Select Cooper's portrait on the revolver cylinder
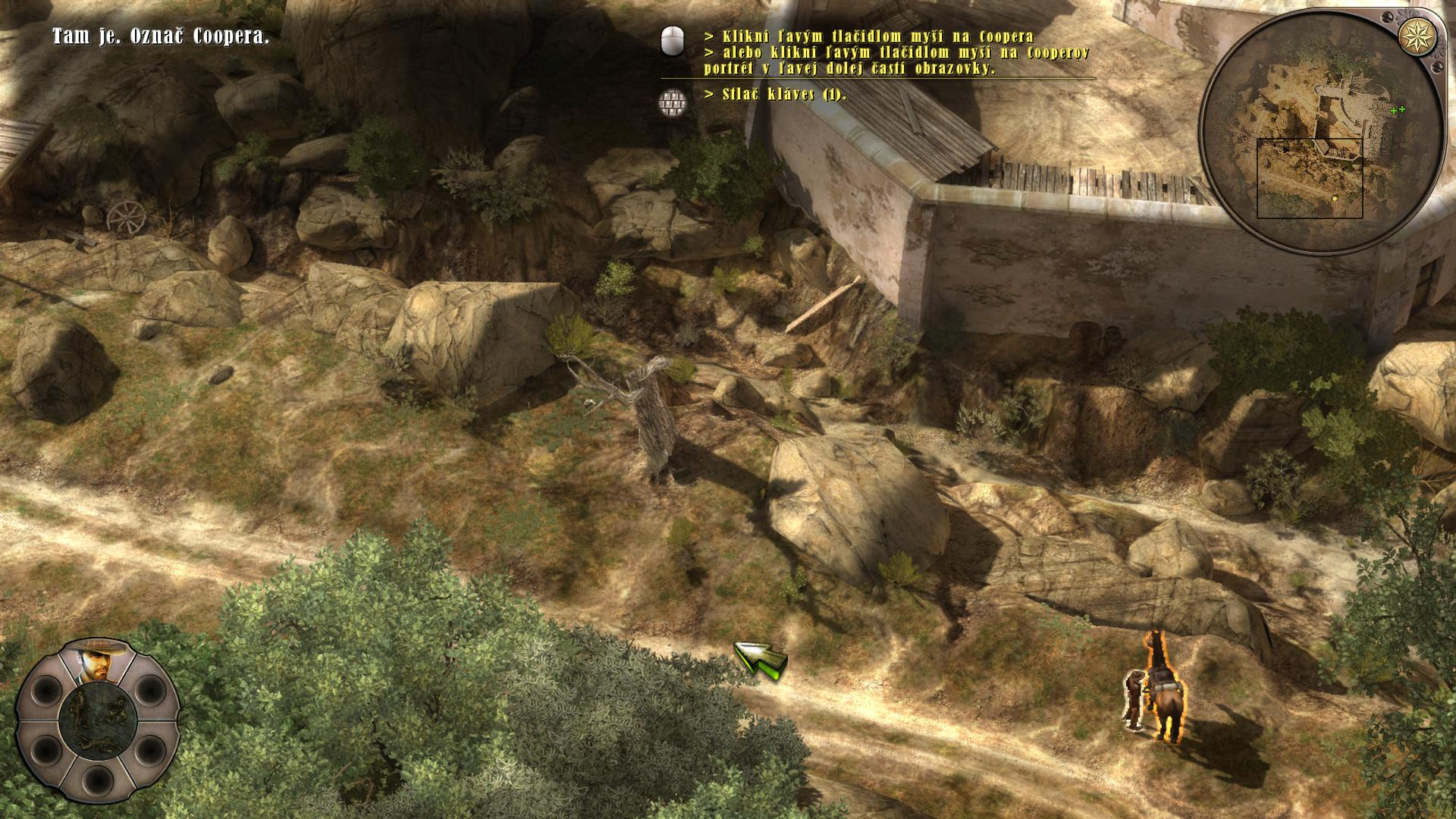Image resolution: width=1456 pixels, height=819 pixels. pyautogui.click(x=97, y=661)
